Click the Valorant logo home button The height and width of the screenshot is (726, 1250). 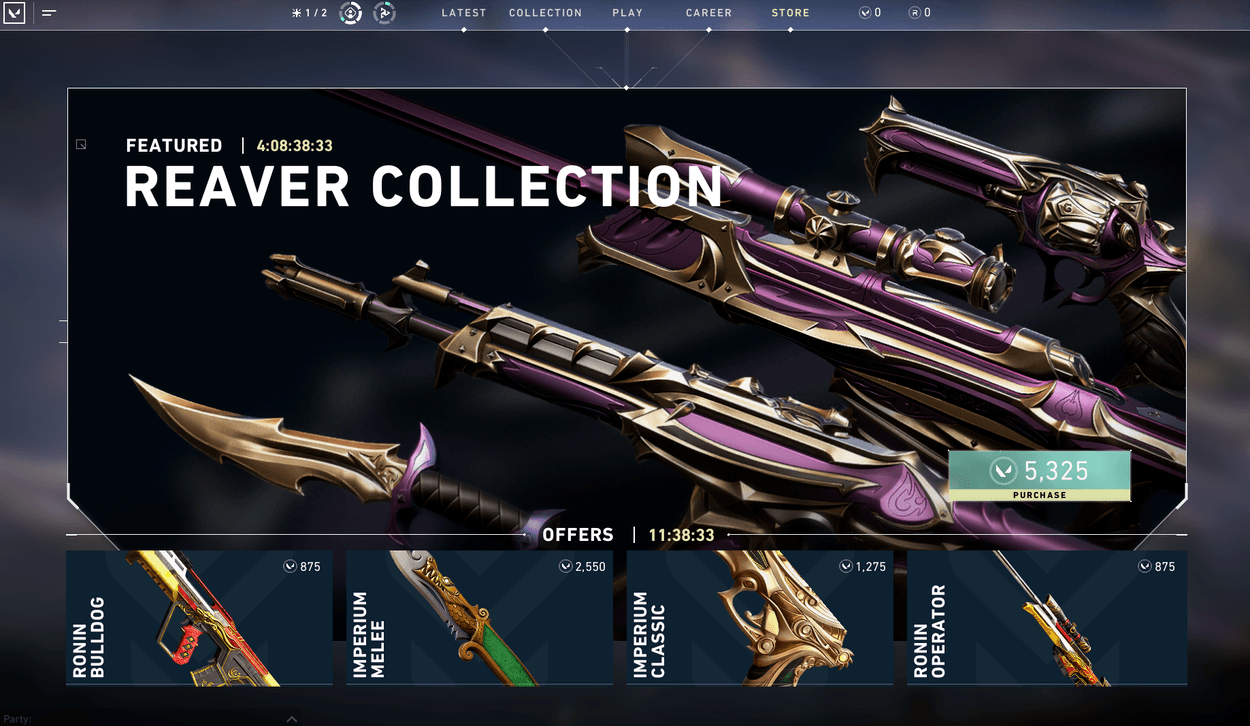16,14
